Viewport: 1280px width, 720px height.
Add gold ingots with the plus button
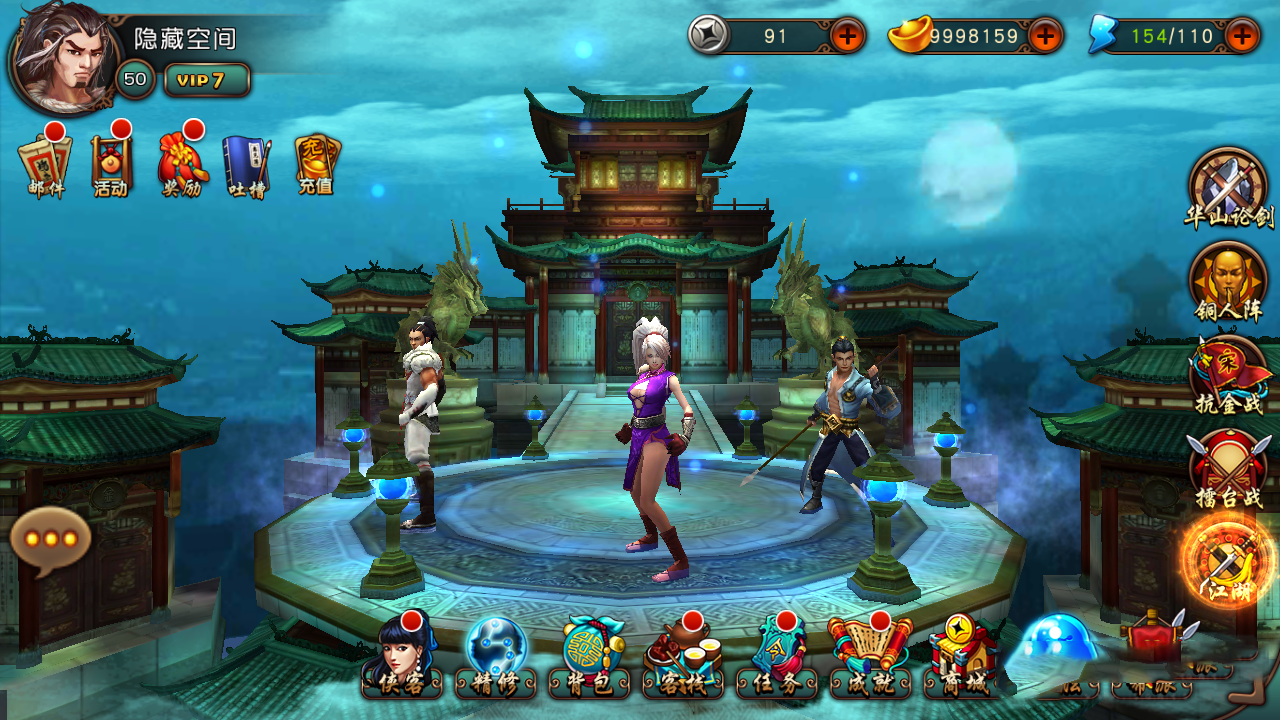[x=1045, y=37]
